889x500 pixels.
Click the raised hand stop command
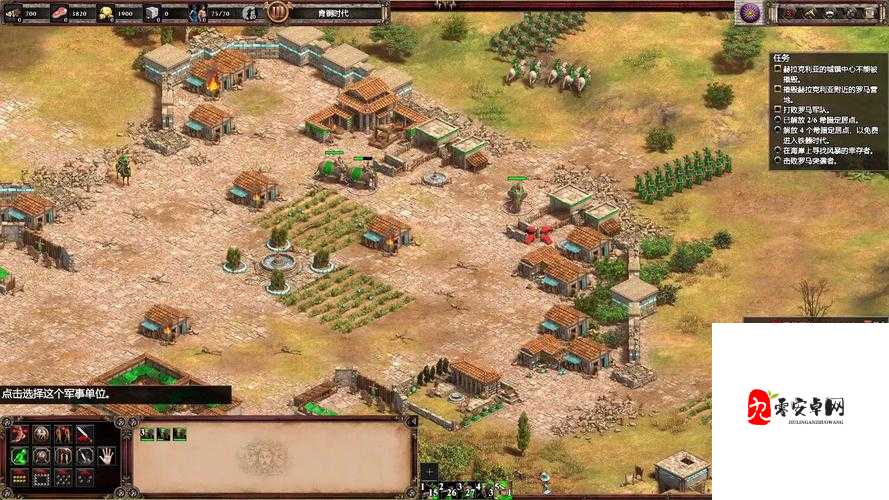pos(105,455)
